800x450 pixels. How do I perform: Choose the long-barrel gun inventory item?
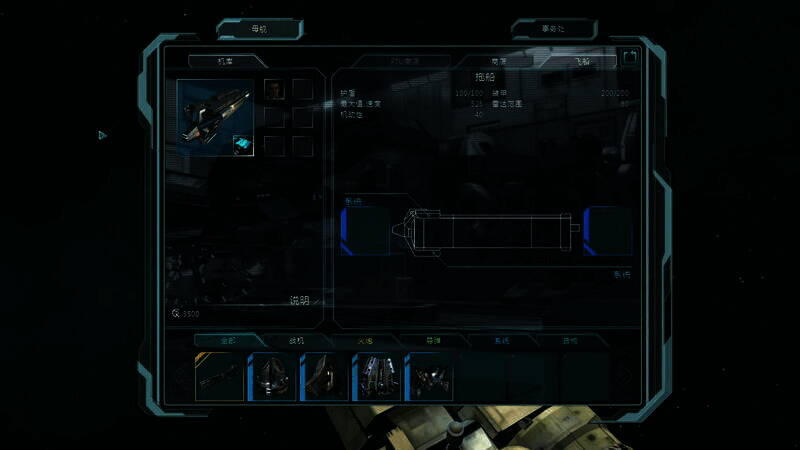[220, 376]
